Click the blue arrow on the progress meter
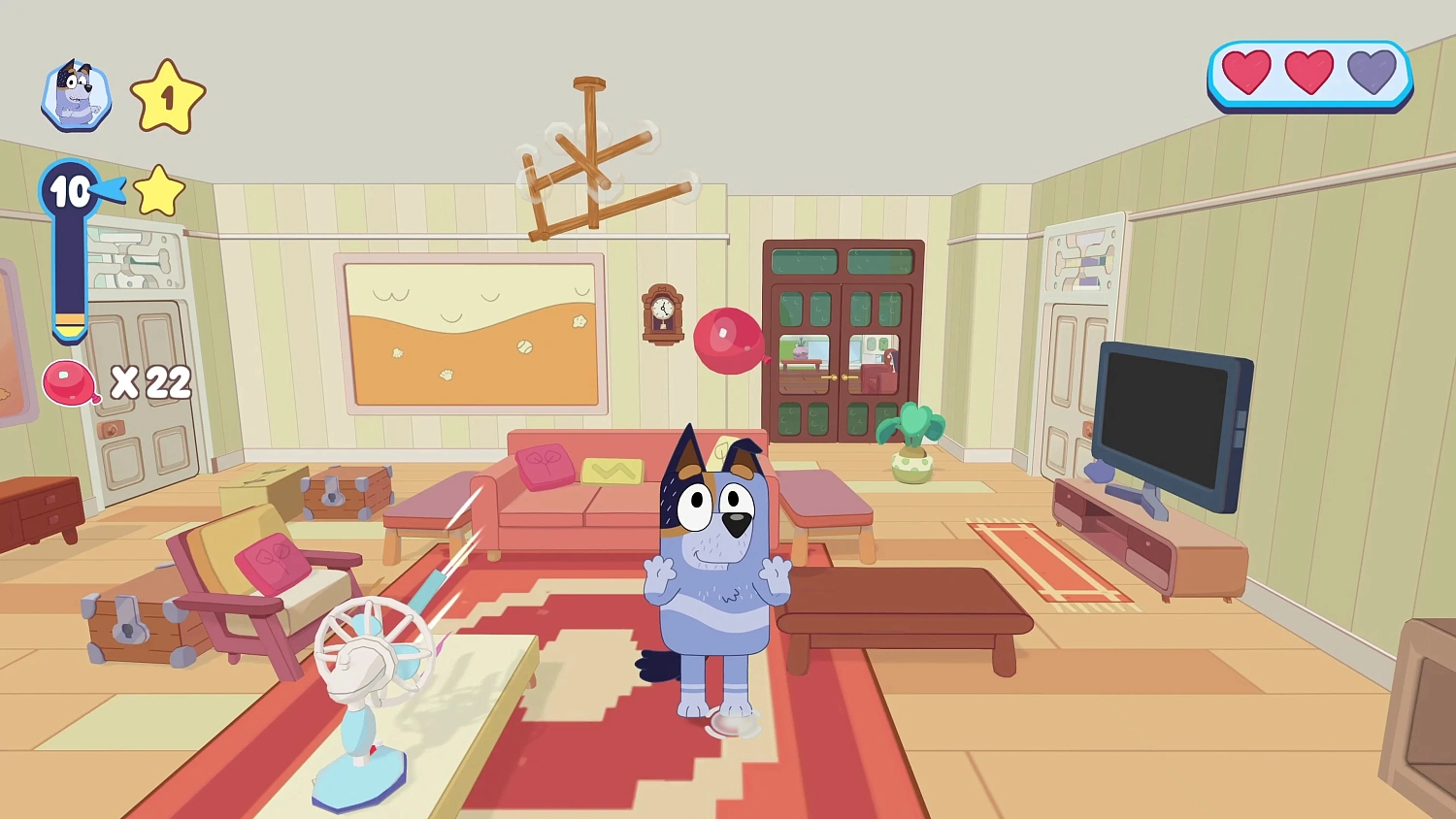Image resolution: width=1456 pixels, height=819 pixels. [x=107, y=191]
